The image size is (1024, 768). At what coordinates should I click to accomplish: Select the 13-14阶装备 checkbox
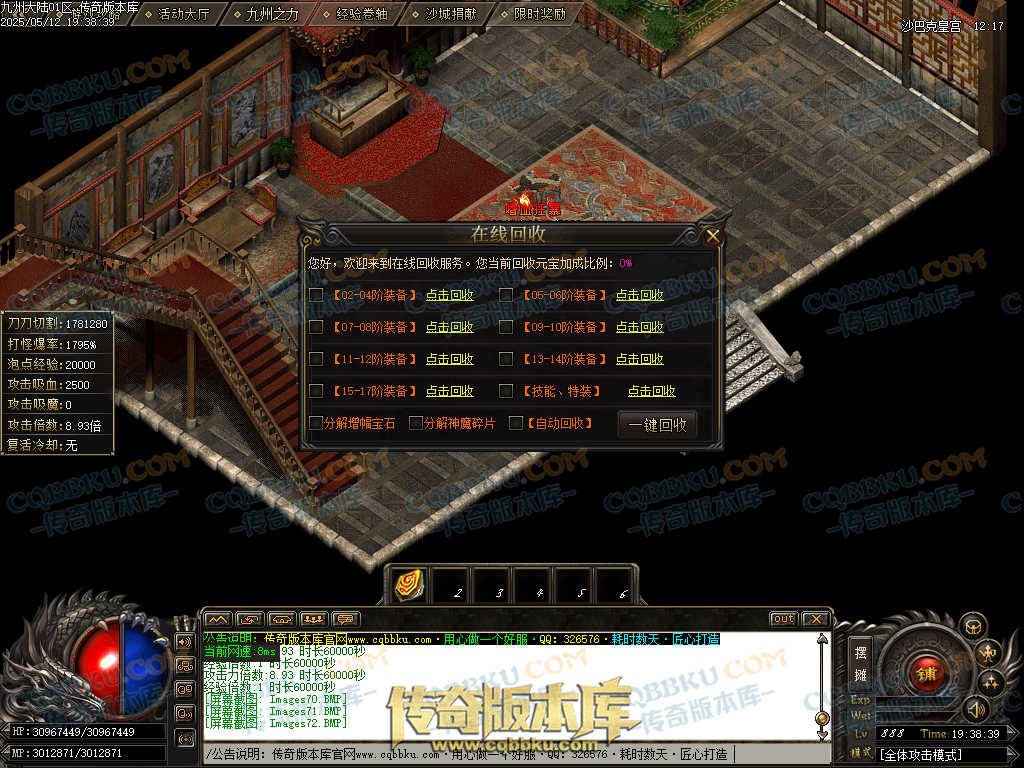click(x=506, y=359)
